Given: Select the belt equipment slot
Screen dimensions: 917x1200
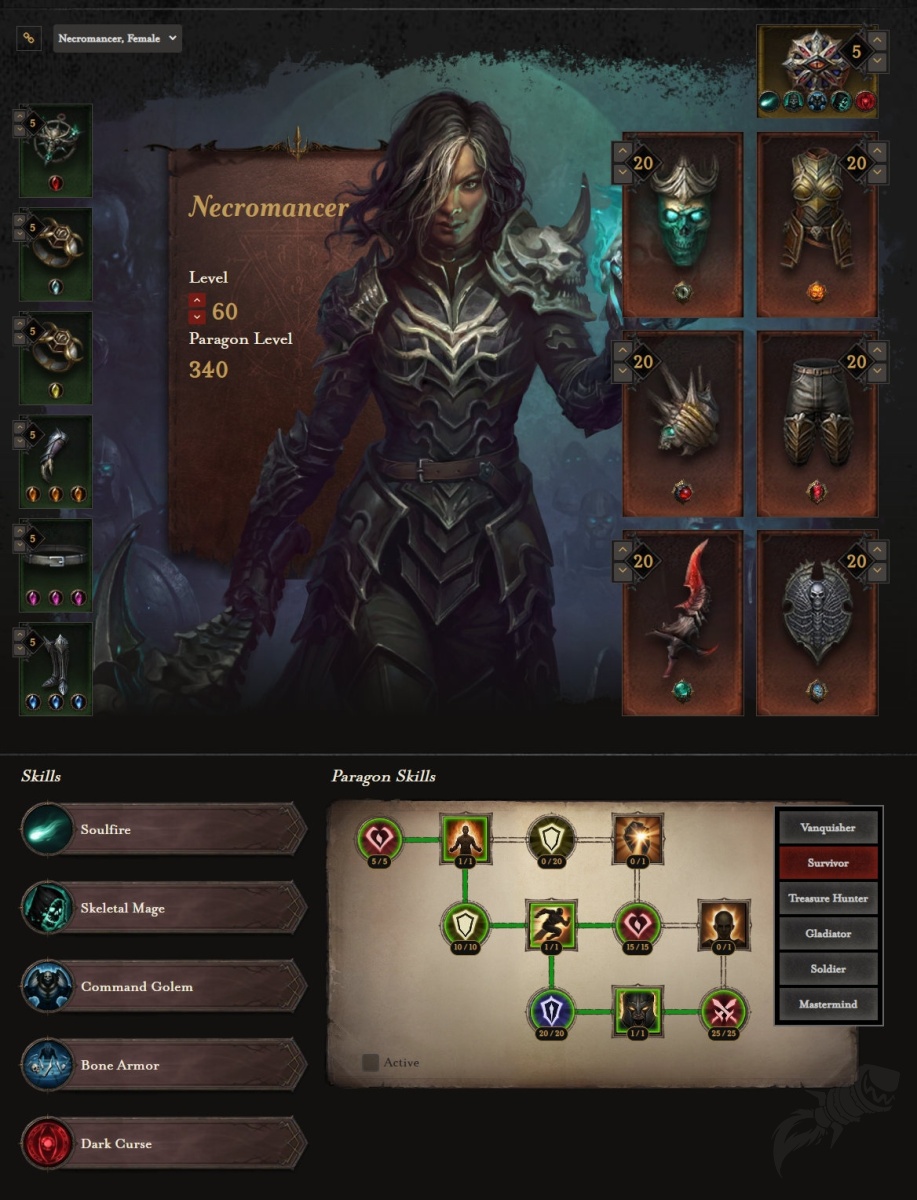Looking at the screenshot, I should tap(56, 565).
